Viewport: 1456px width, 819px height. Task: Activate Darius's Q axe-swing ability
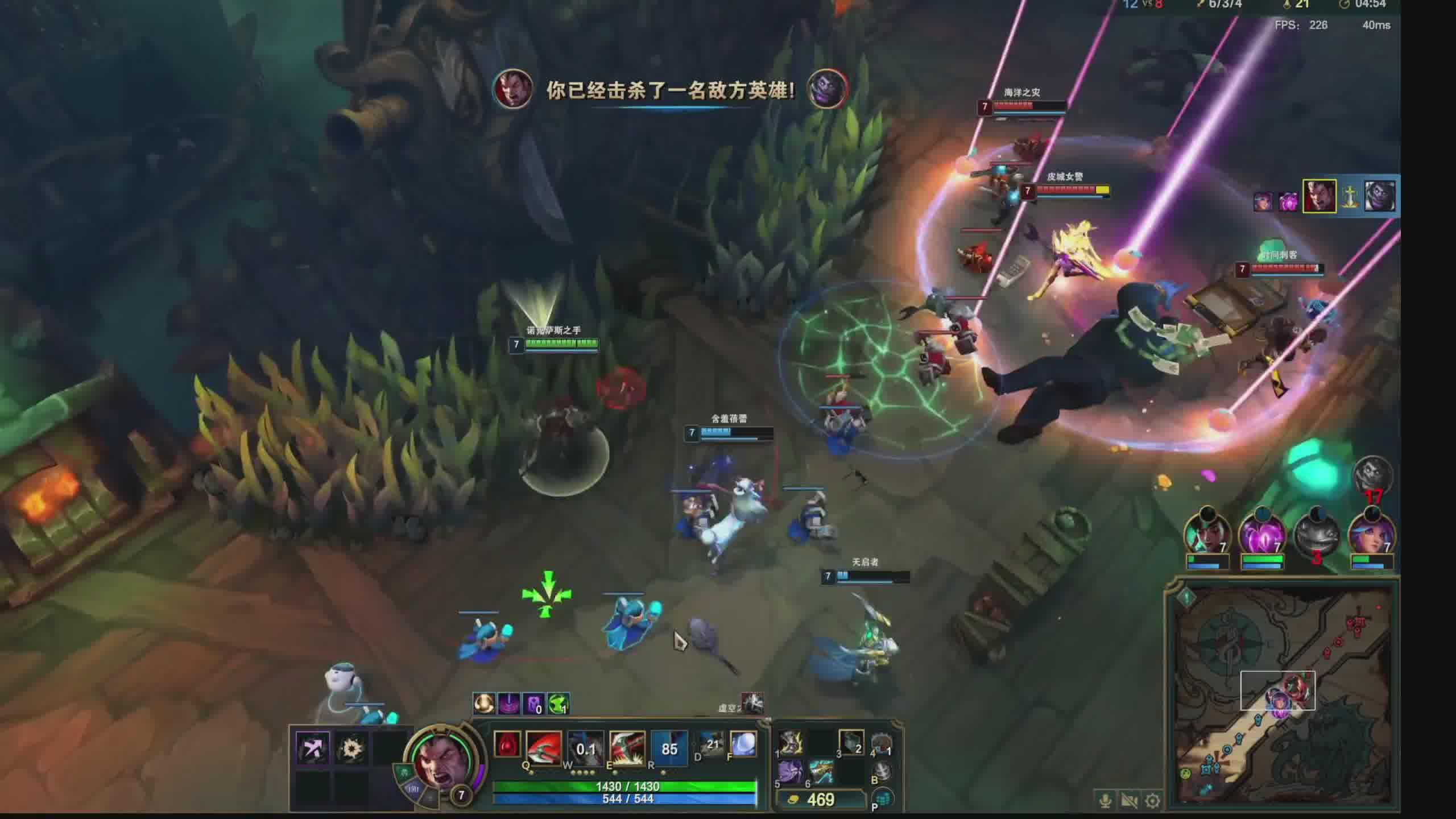(x=544, y=747)
